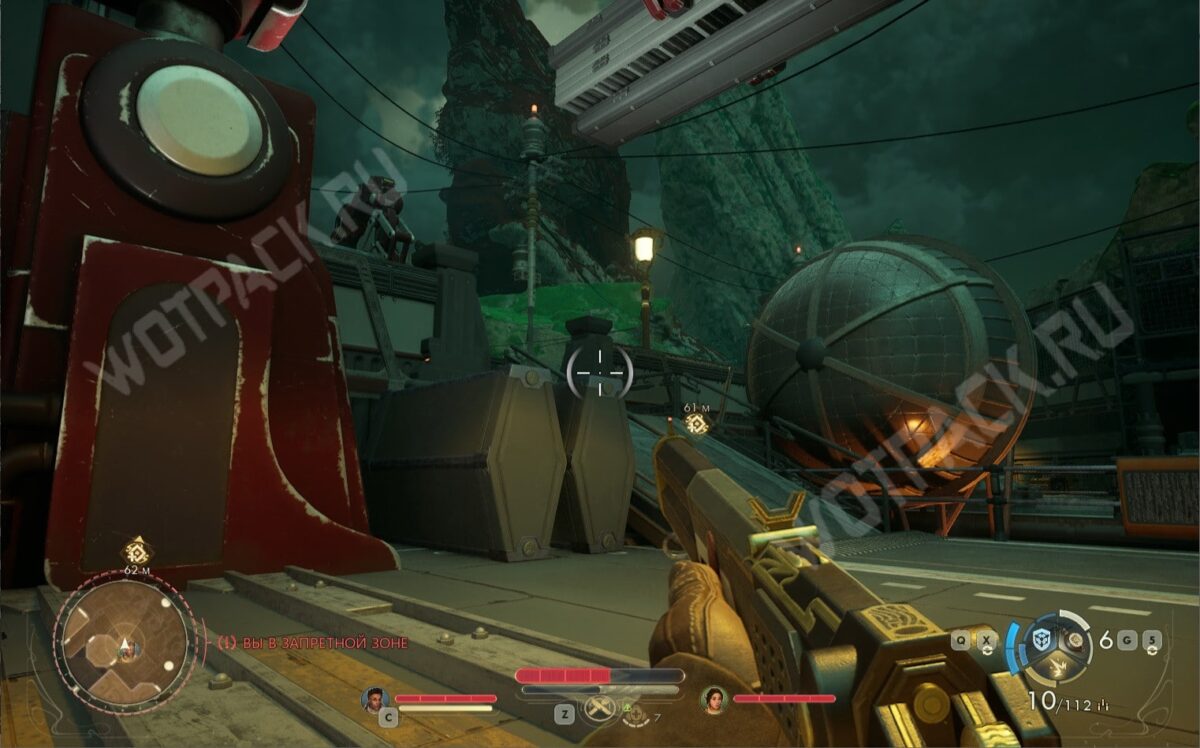The width and height of the screenshot is (1200, 748).
Task: Choose the female companion portrait
Action: pyautogui.click(x=713, y=698)
